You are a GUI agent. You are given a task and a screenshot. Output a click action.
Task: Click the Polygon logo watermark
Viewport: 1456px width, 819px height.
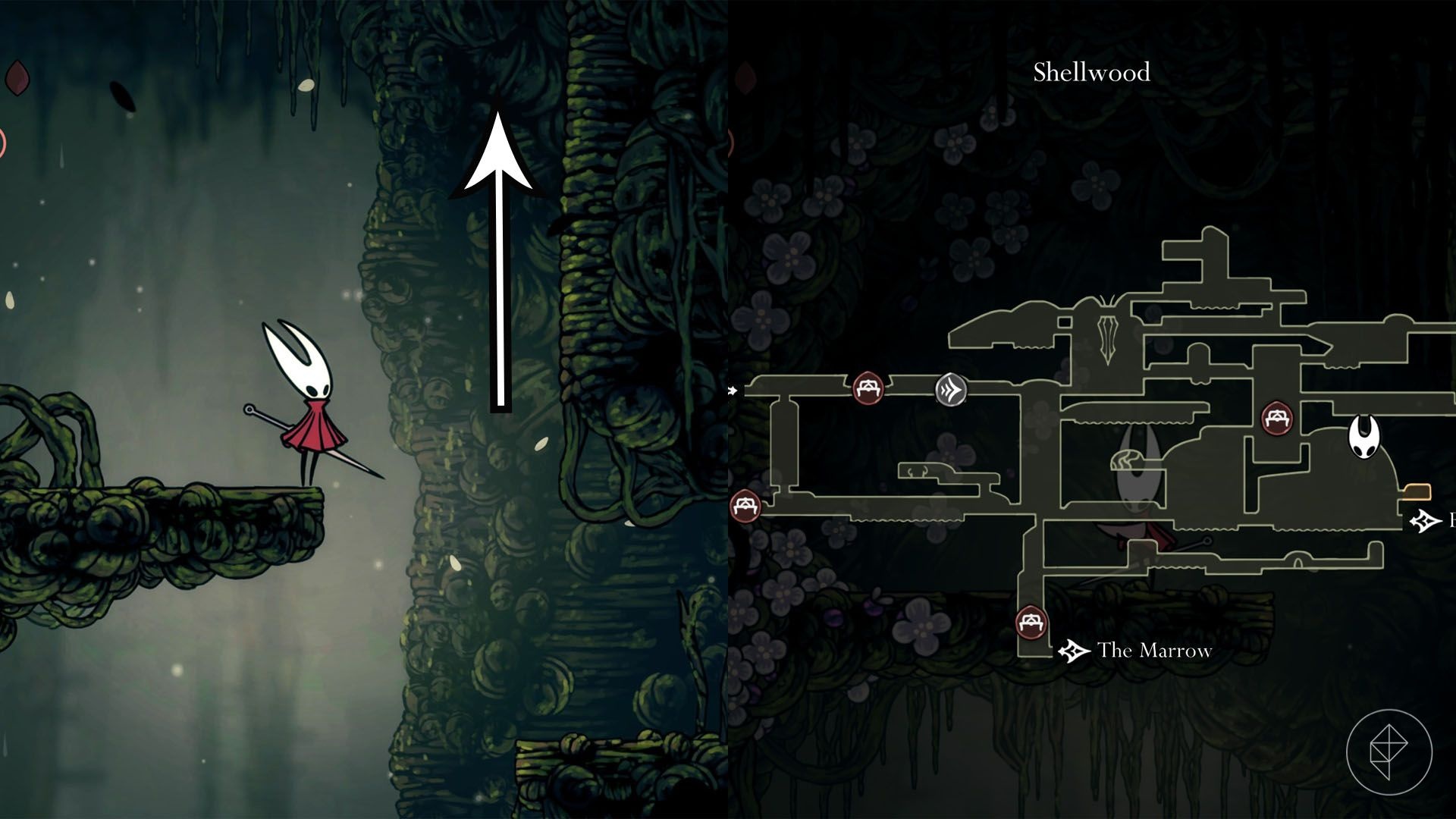[x=1389, y=753]
